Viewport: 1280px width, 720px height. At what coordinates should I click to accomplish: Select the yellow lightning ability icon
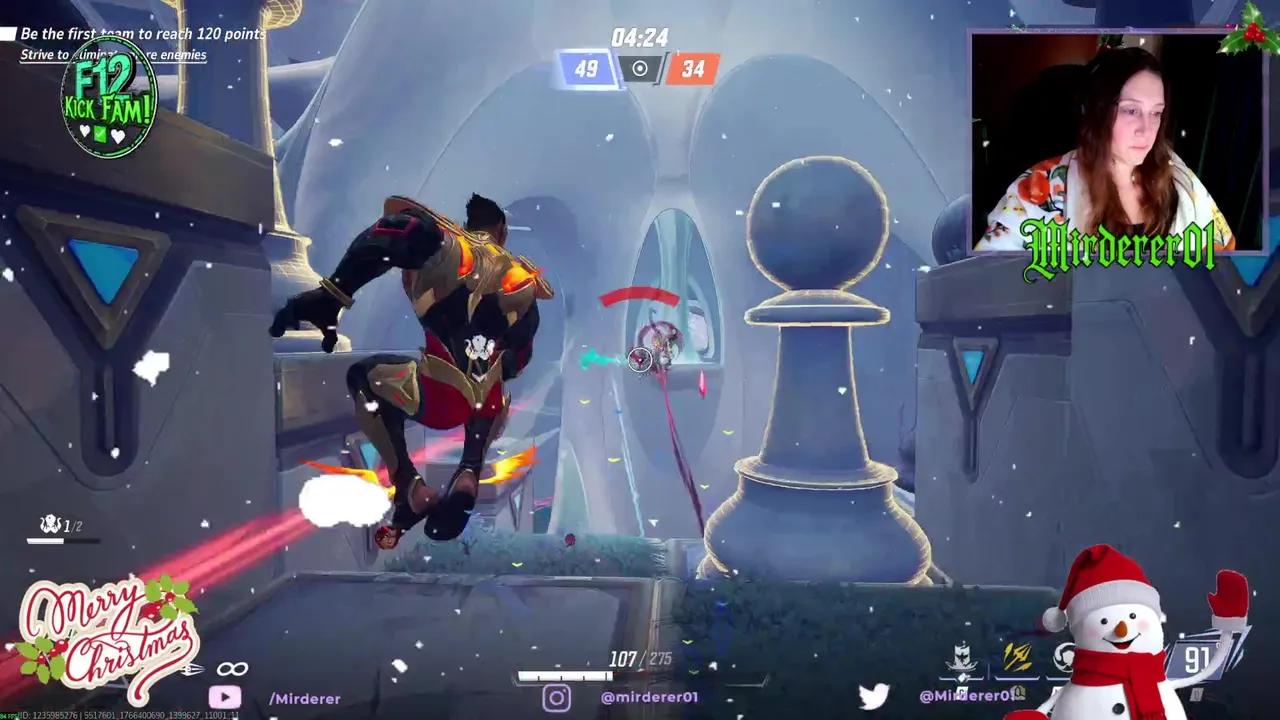coord(1016,656)
